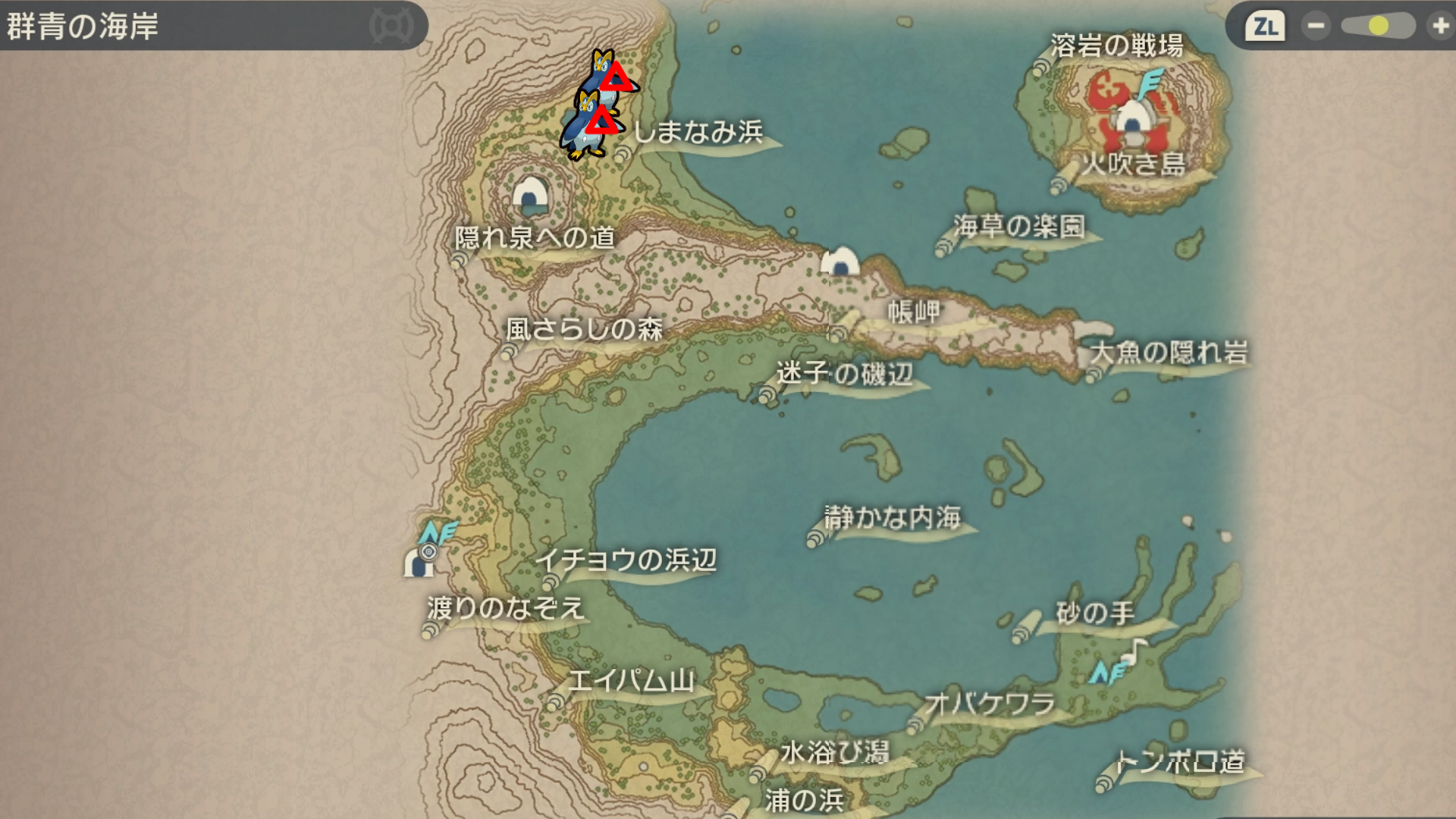
Task: Click the music note marker near 砂の手
Action: tap(1134, 649)
